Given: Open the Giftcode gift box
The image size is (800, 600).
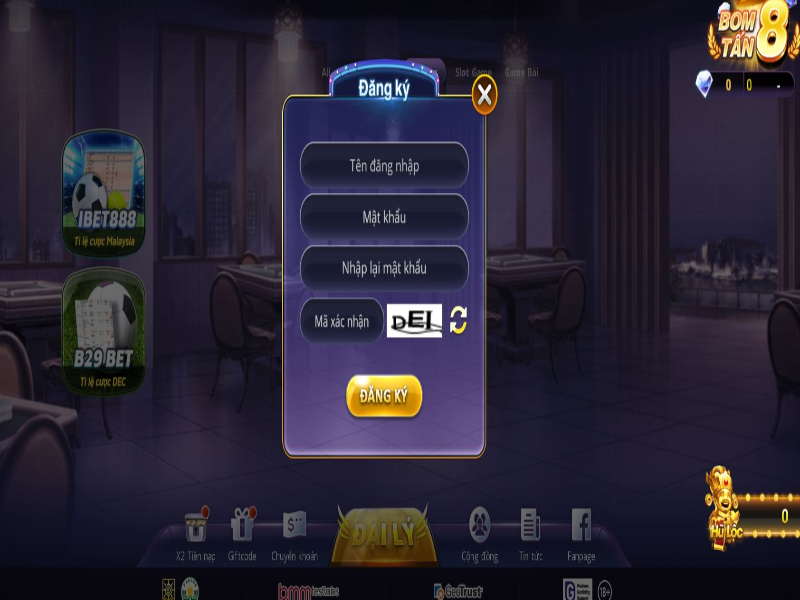Looking at the screenshot, I should pos(242,530).
